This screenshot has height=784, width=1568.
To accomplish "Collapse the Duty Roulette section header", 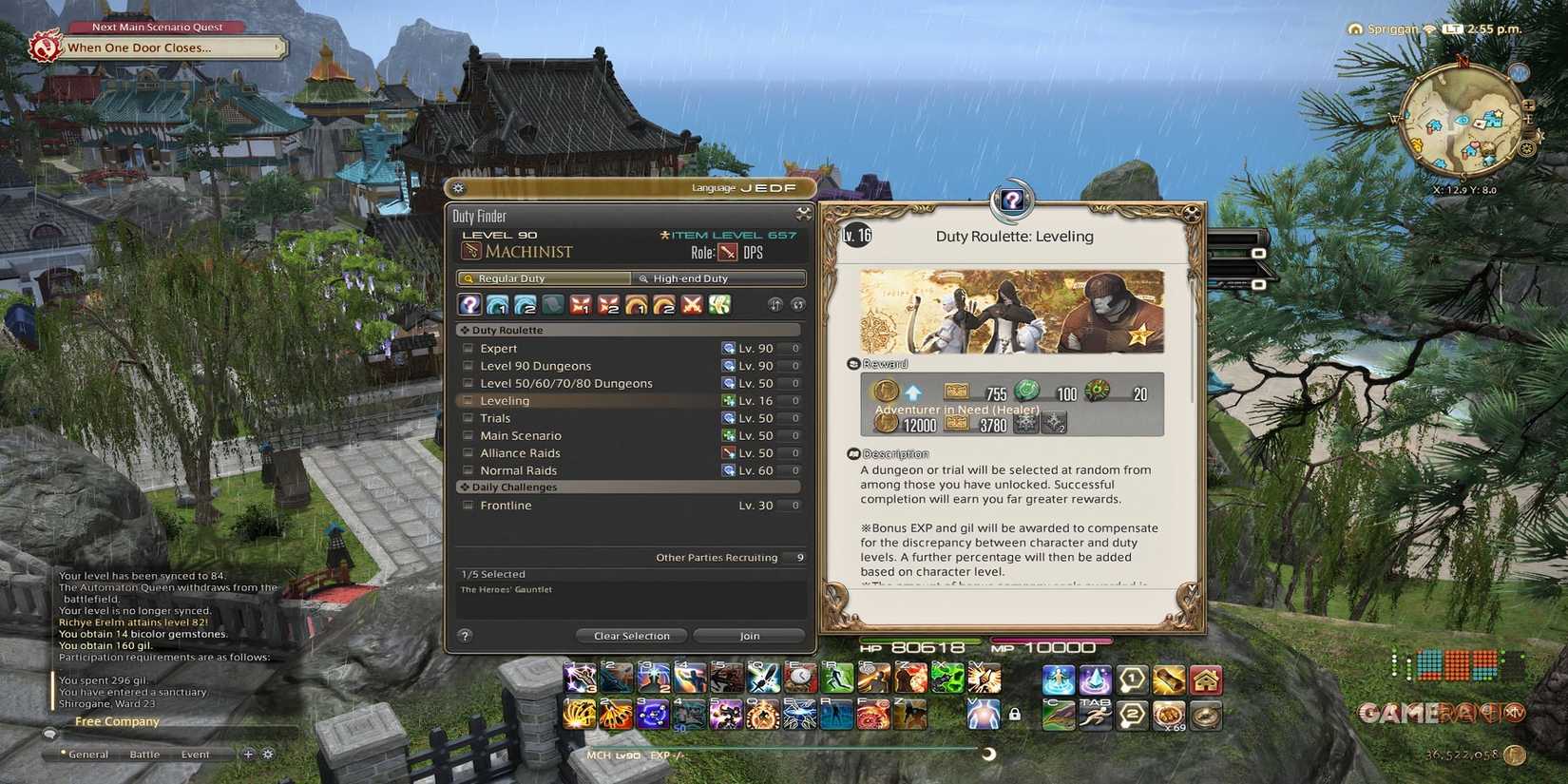I will click(x=463, y=329).
